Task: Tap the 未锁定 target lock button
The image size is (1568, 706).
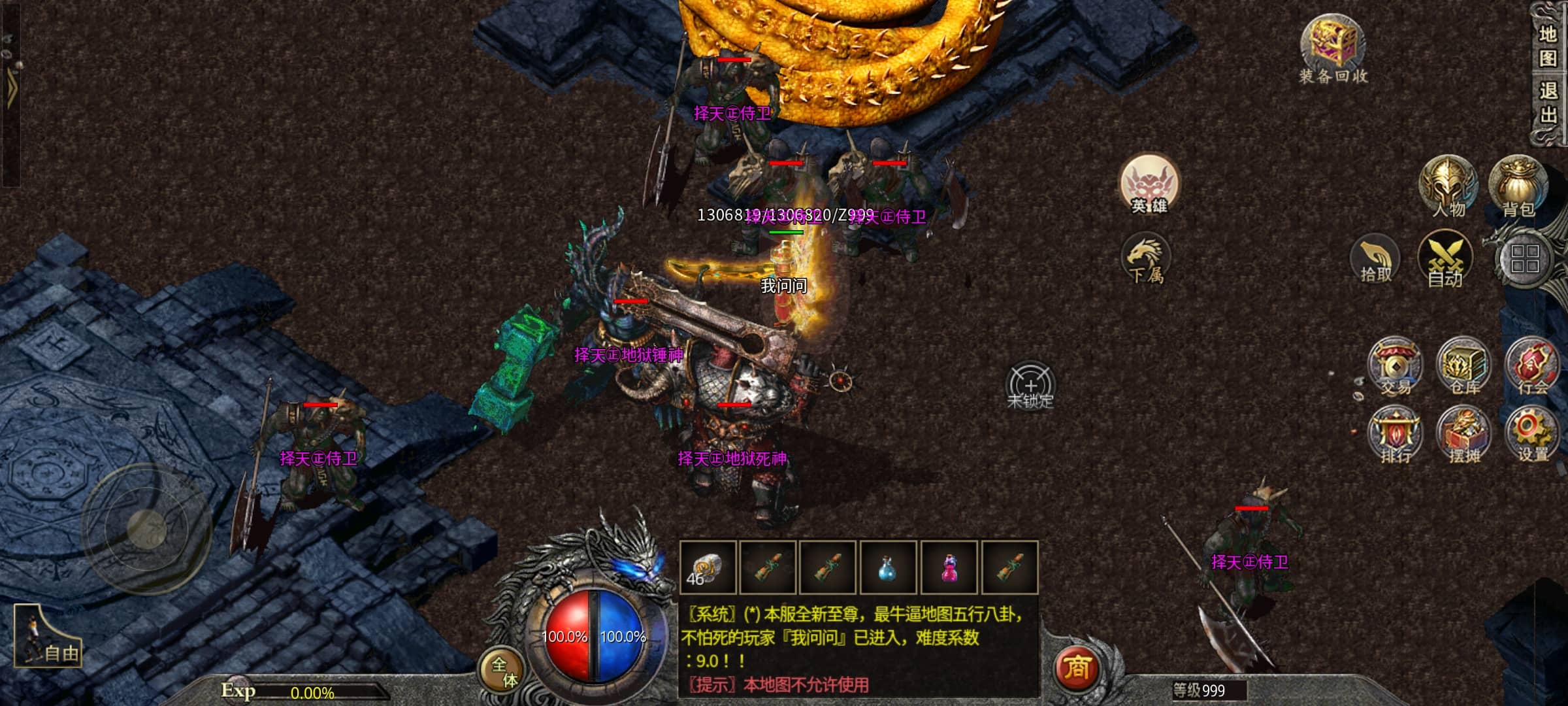Action: click(1030, 386)
